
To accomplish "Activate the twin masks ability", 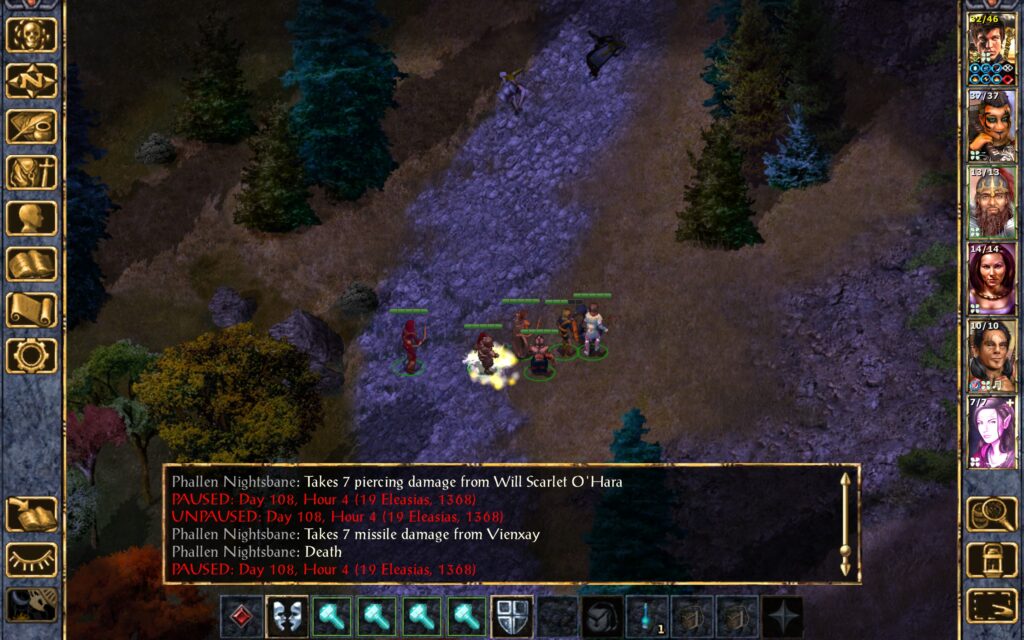I will coord(287,616).
